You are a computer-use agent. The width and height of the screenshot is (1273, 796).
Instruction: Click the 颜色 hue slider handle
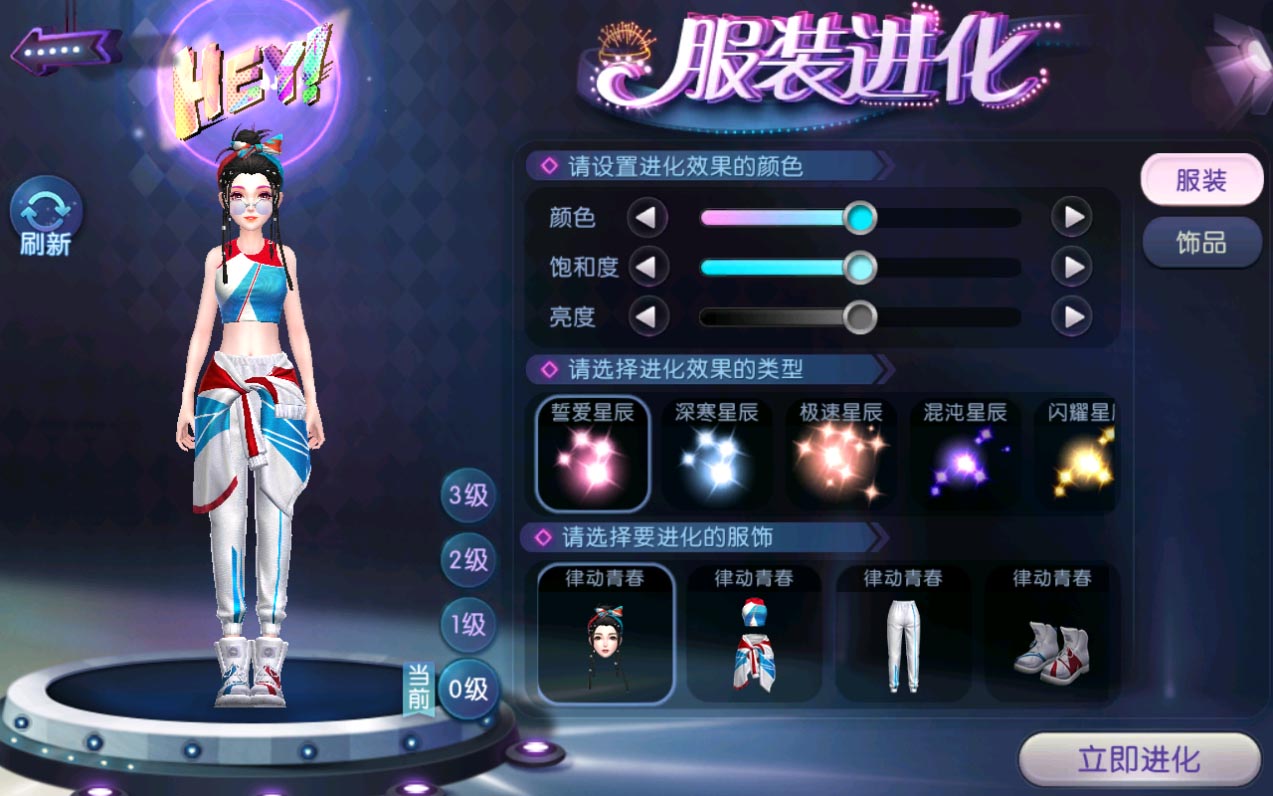click(859, 217)
